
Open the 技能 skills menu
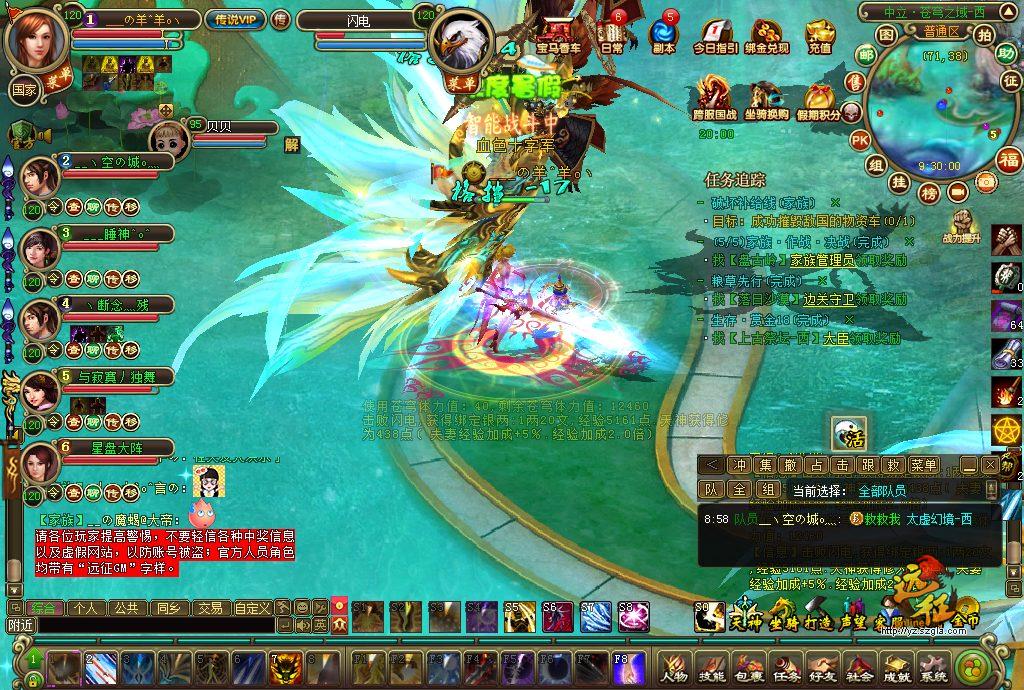point(711,666)
